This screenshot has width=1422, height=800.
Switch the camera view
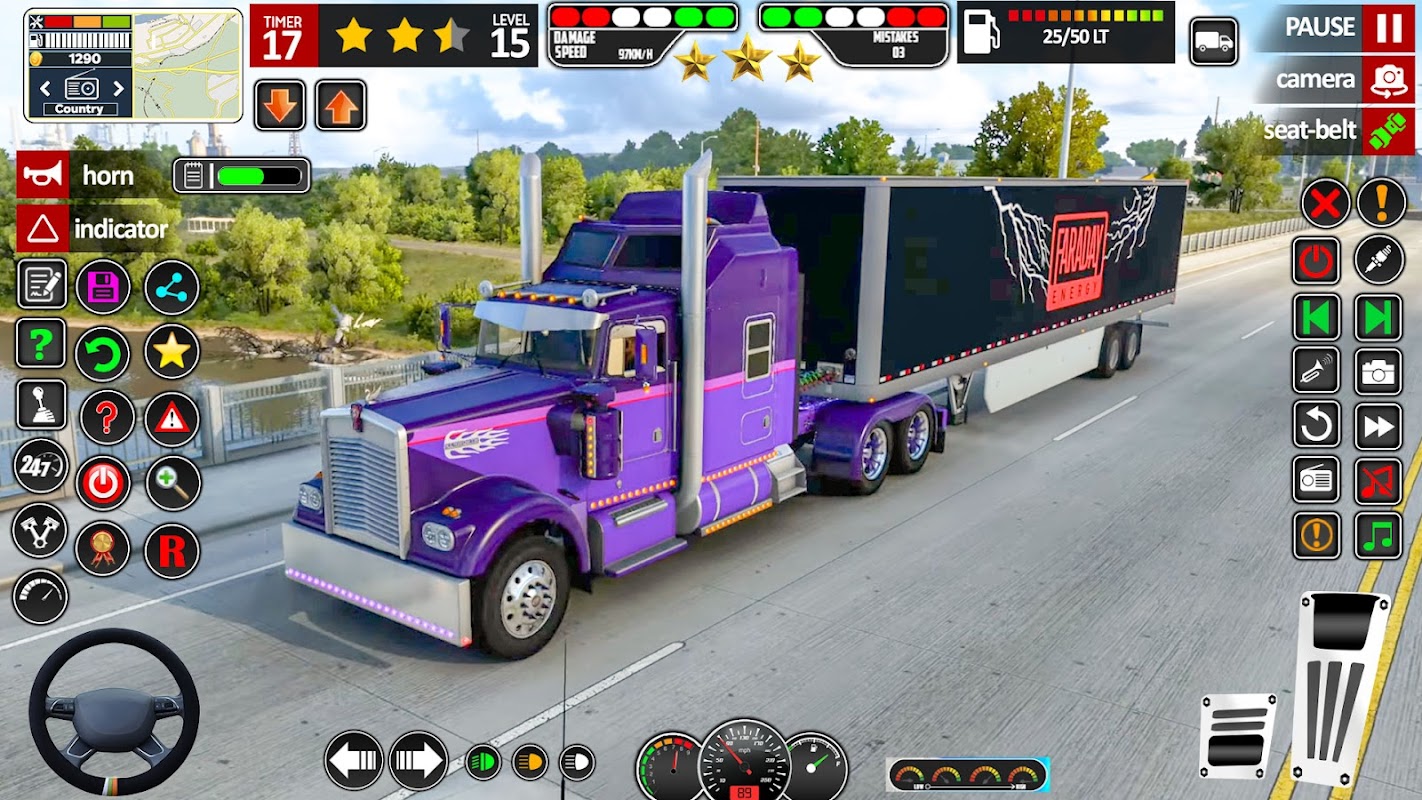pos(1388,79)
